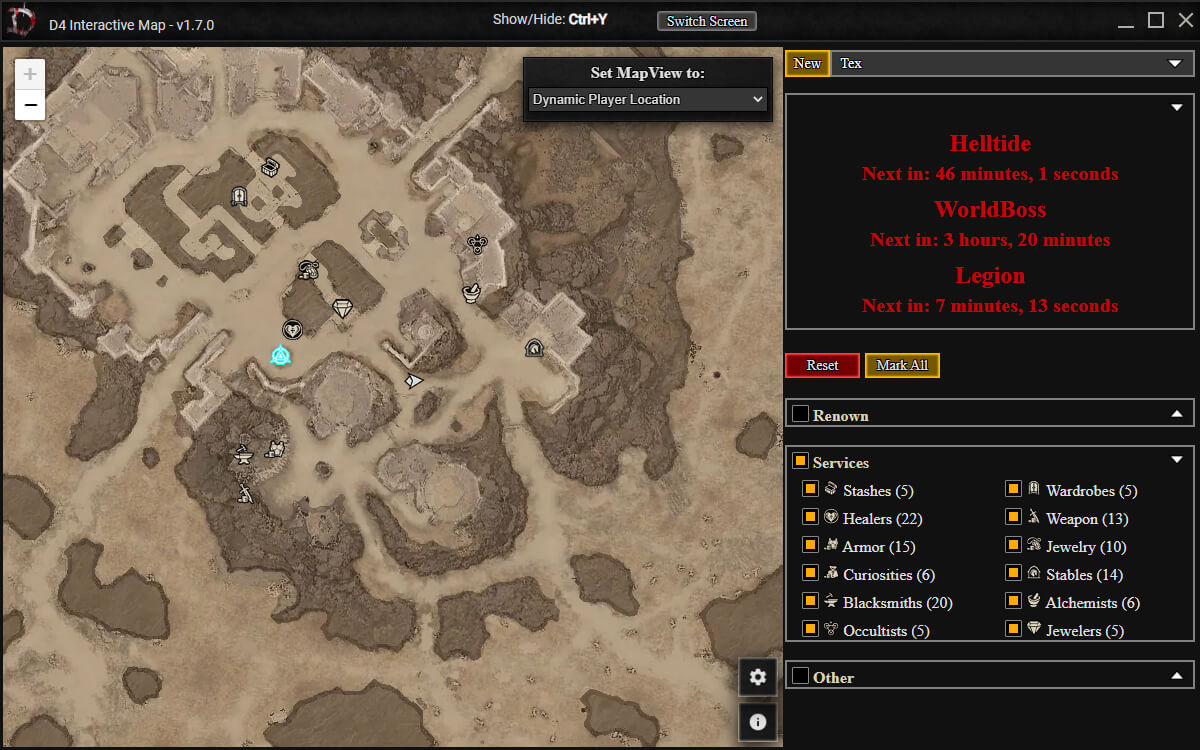
Task: Open the Tex profile dropdown
Action: click(1012, 63)
